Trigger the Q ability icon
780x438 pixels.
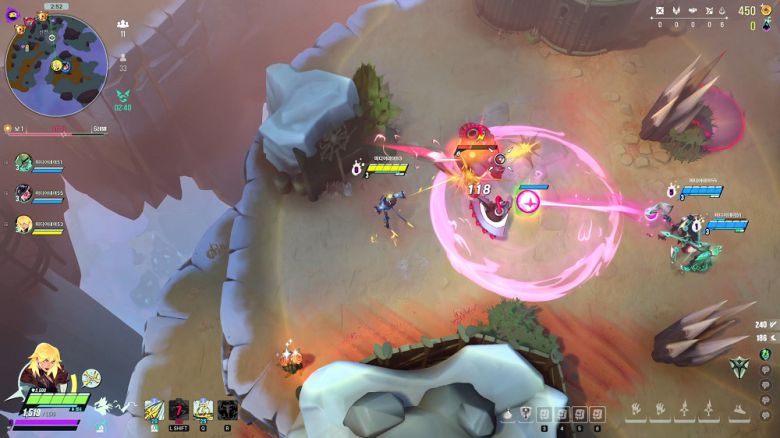pos(203,409)
